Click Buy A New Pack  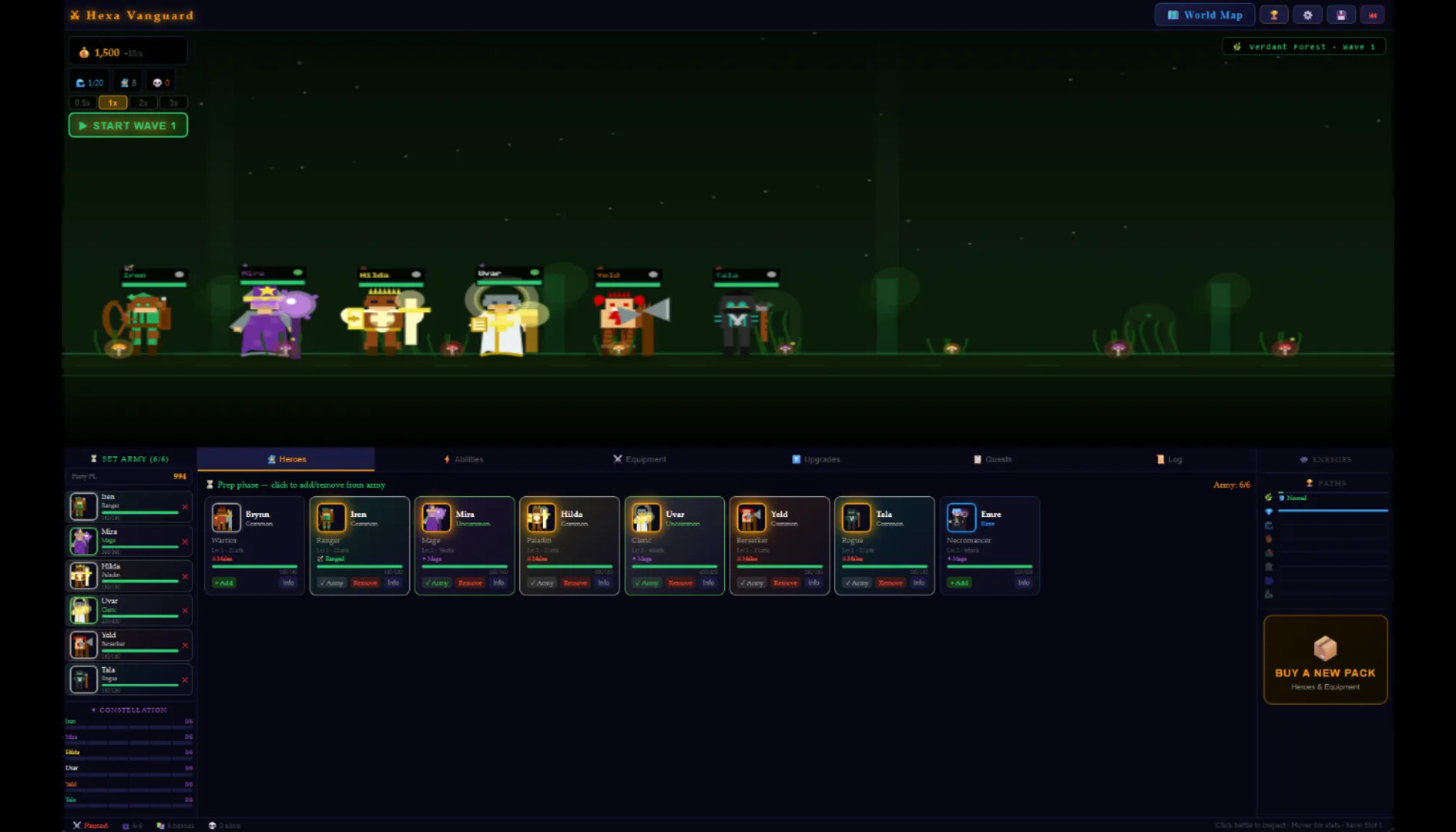coord(1325,660)
